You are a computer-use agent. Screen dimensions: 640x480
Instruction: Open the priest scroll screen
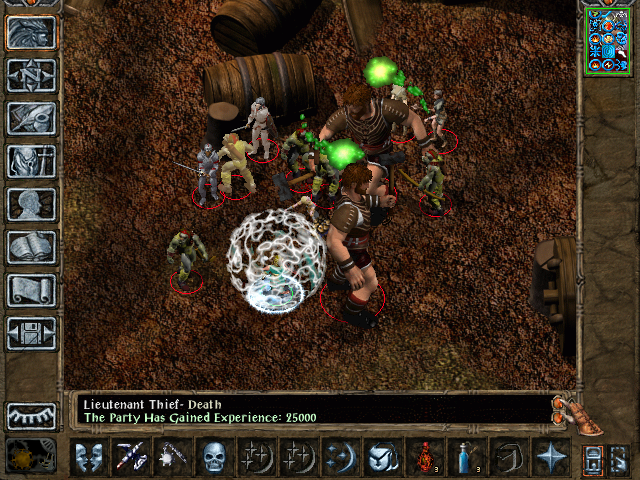(31, 290)
